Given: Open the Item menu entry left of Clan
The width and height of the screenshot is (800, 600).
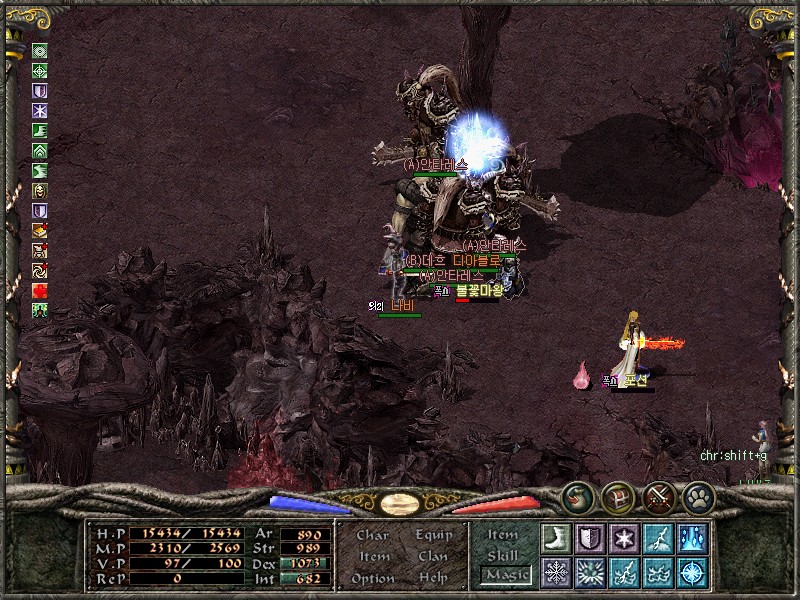Looking at the screenshot, I should click(x=373, y=556).
